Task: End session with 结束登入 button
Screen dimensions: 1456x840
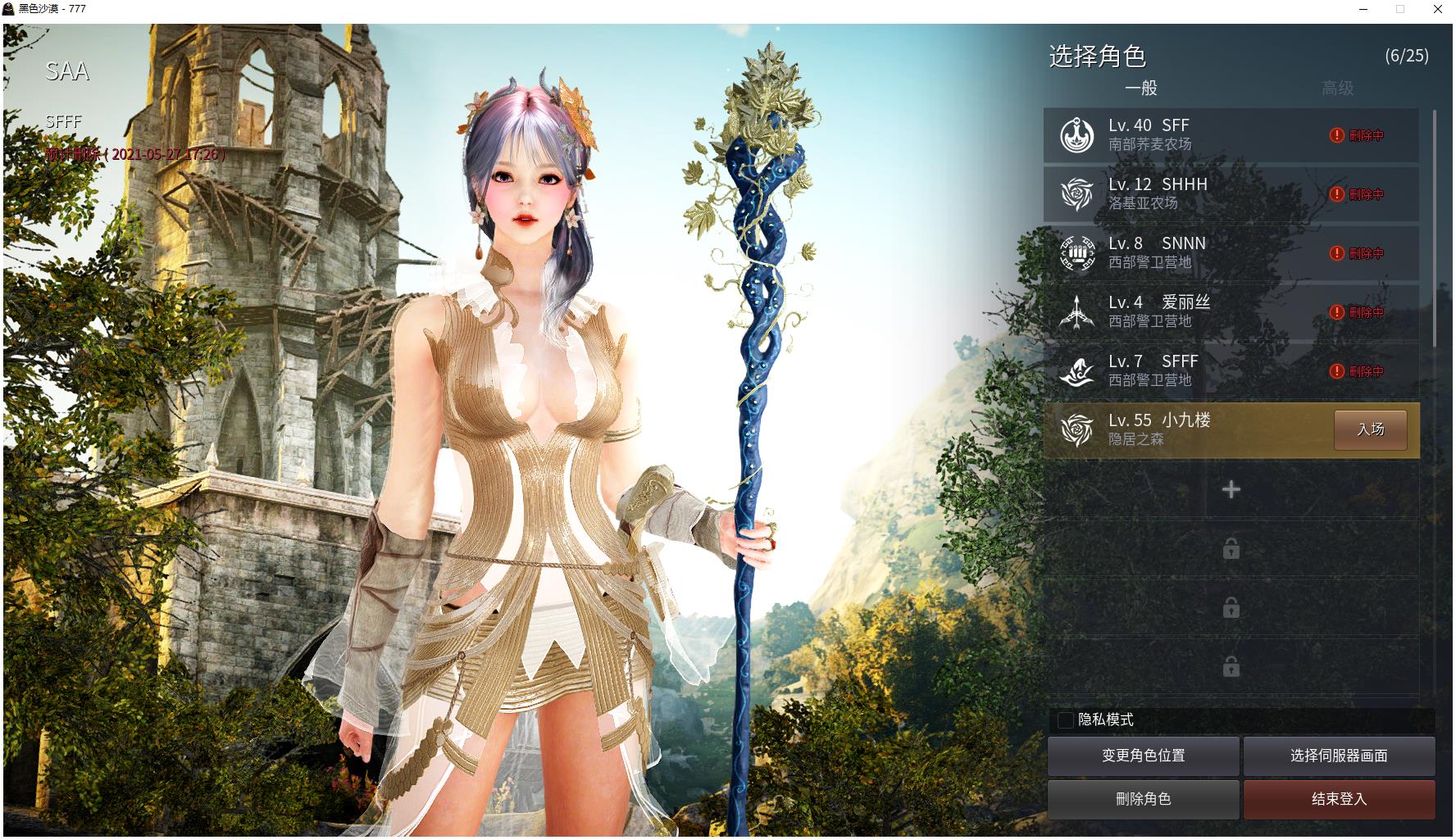Action: click(1339, 799)
